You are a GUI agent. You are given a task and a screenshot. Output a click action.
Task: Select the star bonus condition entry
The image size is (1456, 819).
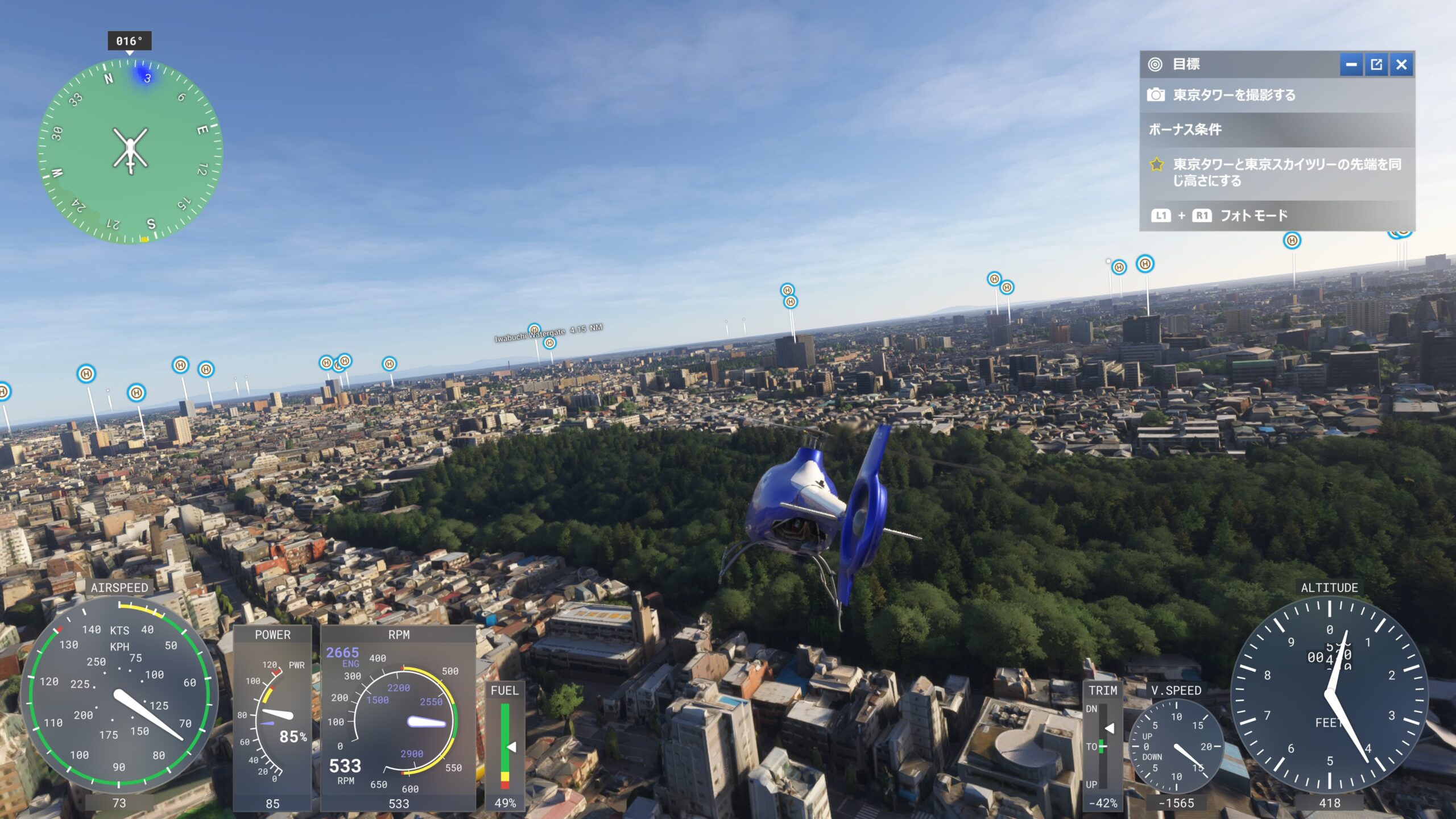pos(1276,172)
